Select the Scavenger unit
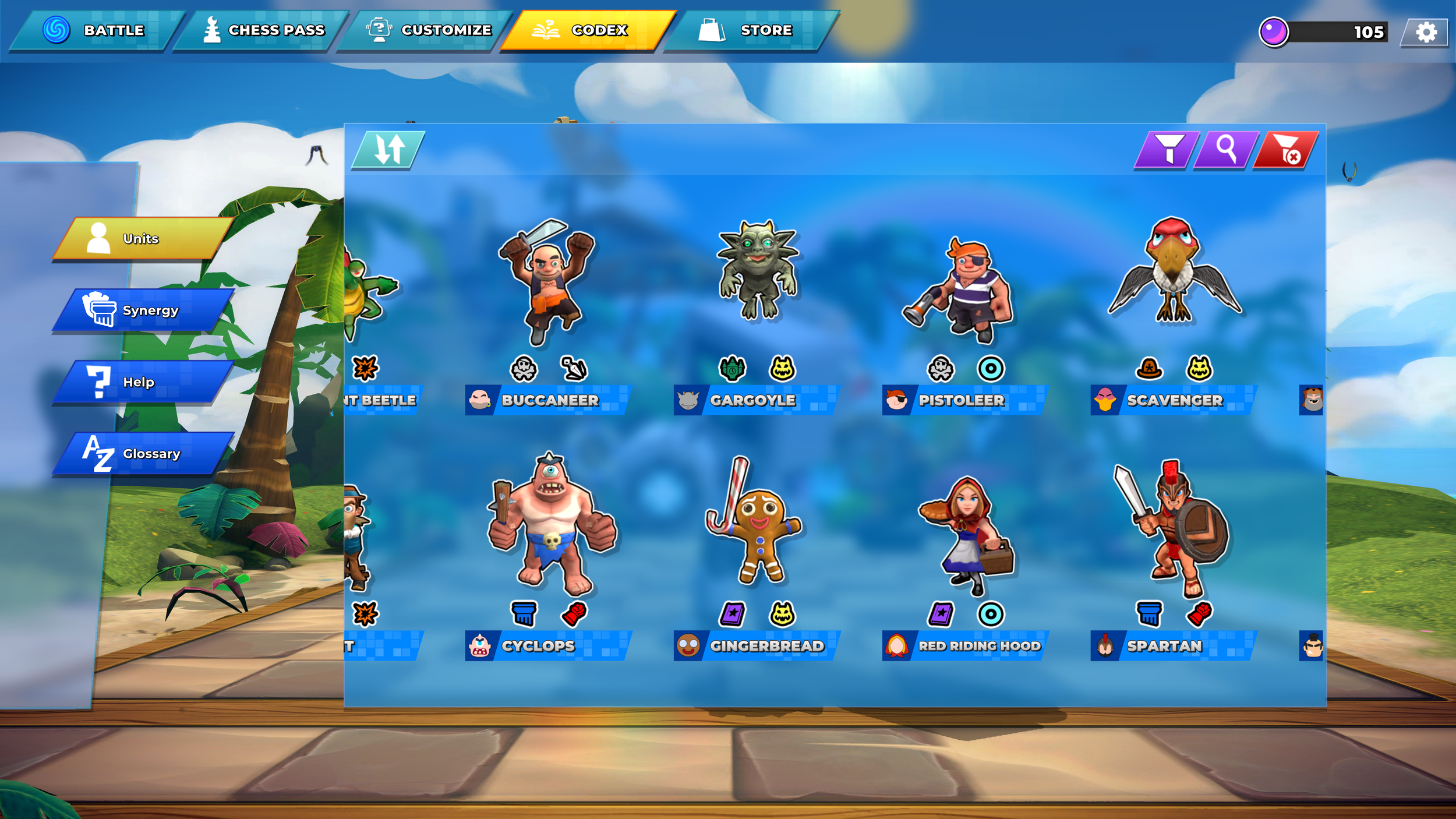The width and height of the screenshot is (1456, 819). pyautogui.click(x=1173, y=280)
